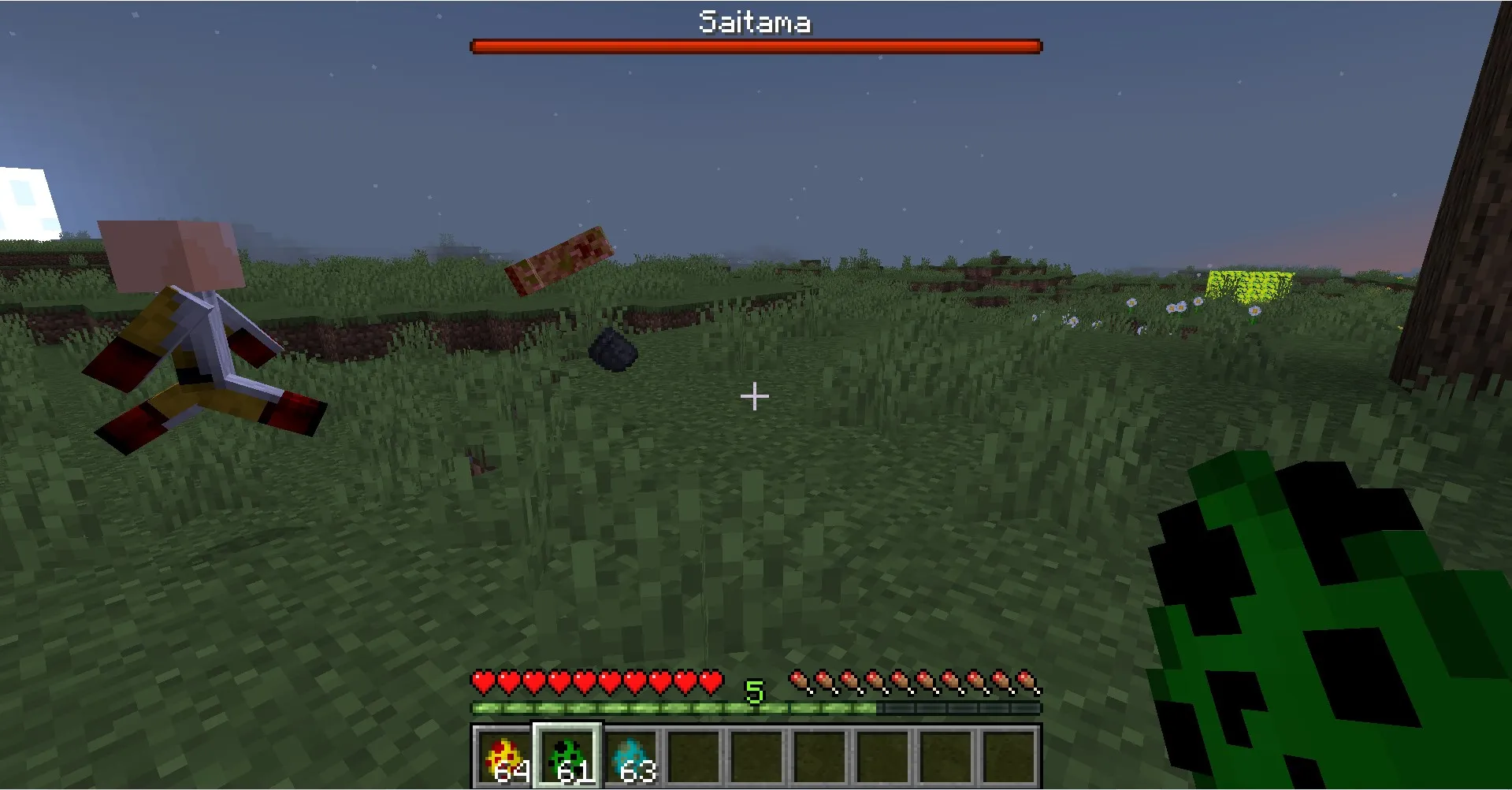
Task: Select the yellow blaze spawn egg
Action: coord(503,755)
